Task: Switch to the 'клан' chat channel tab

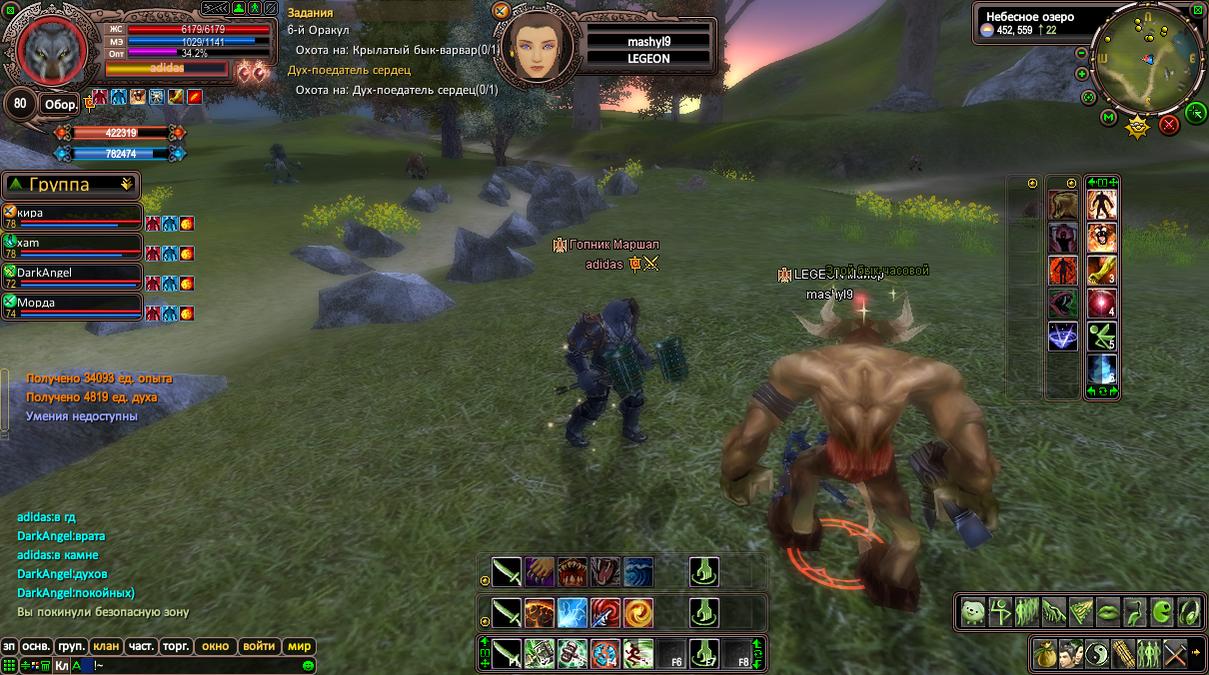Action: click(x=106, y=646)
